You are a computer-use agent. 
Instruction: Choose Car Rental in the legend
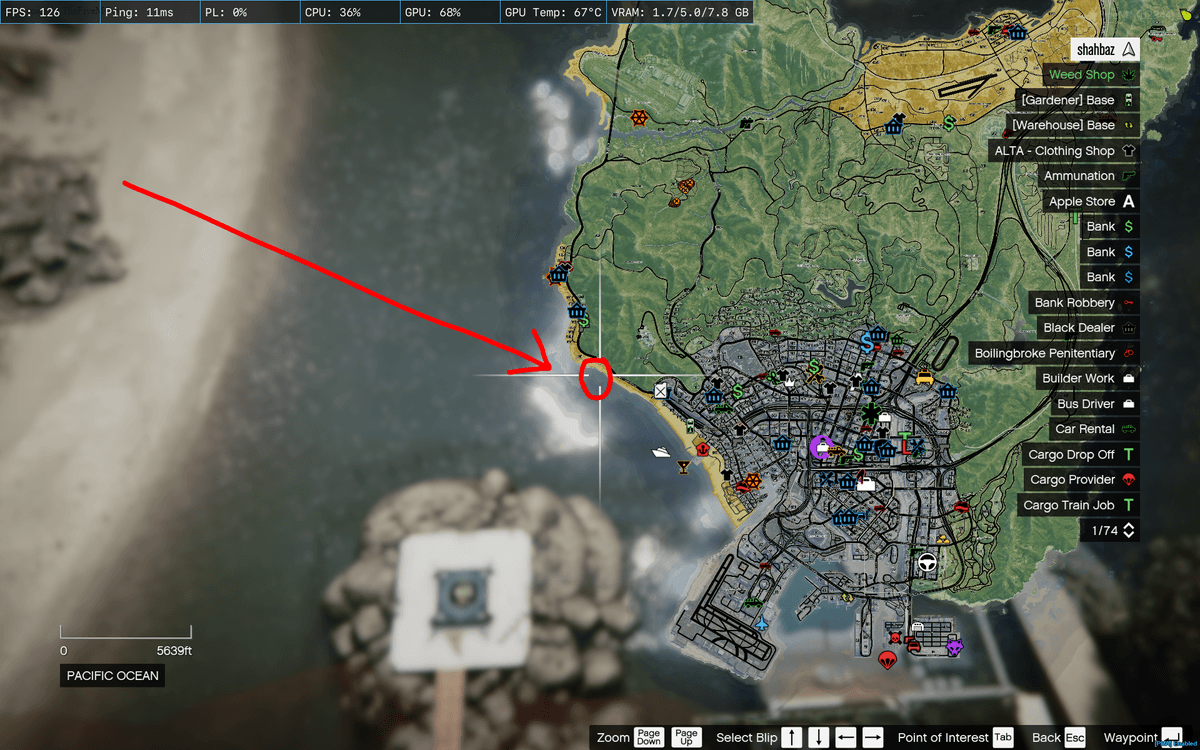click(1093, 429)
